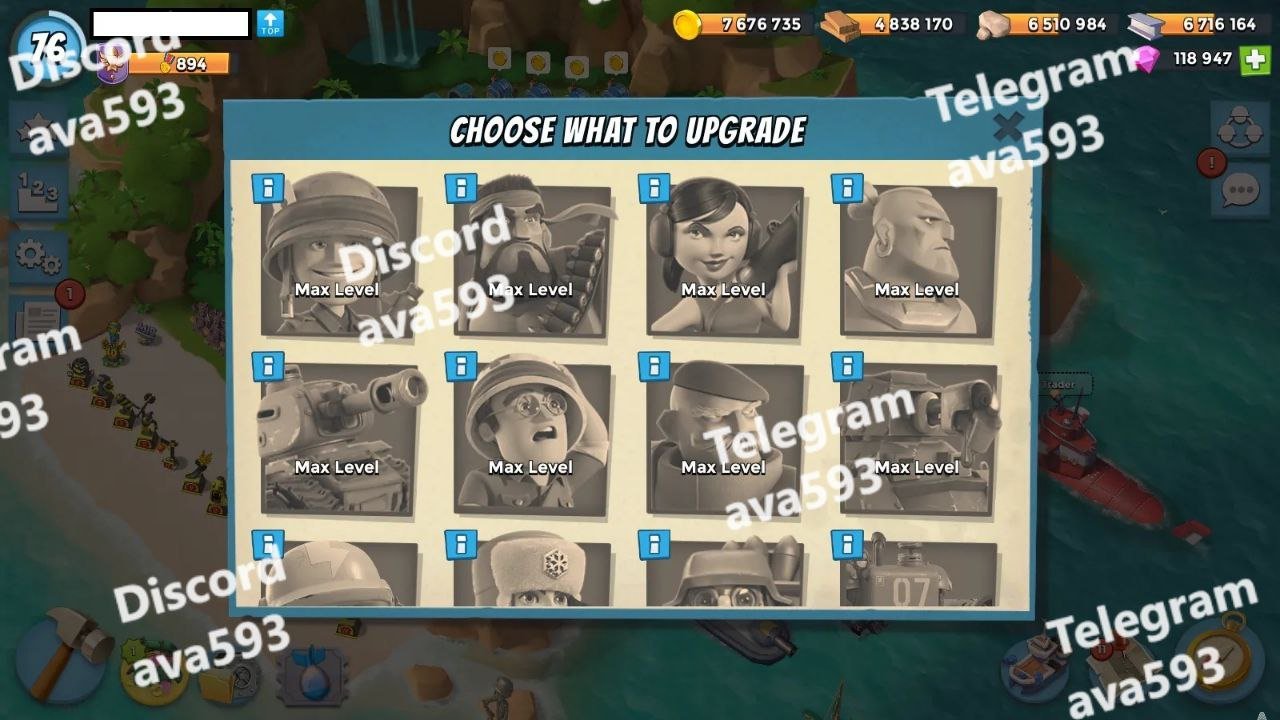1280x720 pixels.
Task: Open the chat speech bubble
Action: tap(1240, 190)
